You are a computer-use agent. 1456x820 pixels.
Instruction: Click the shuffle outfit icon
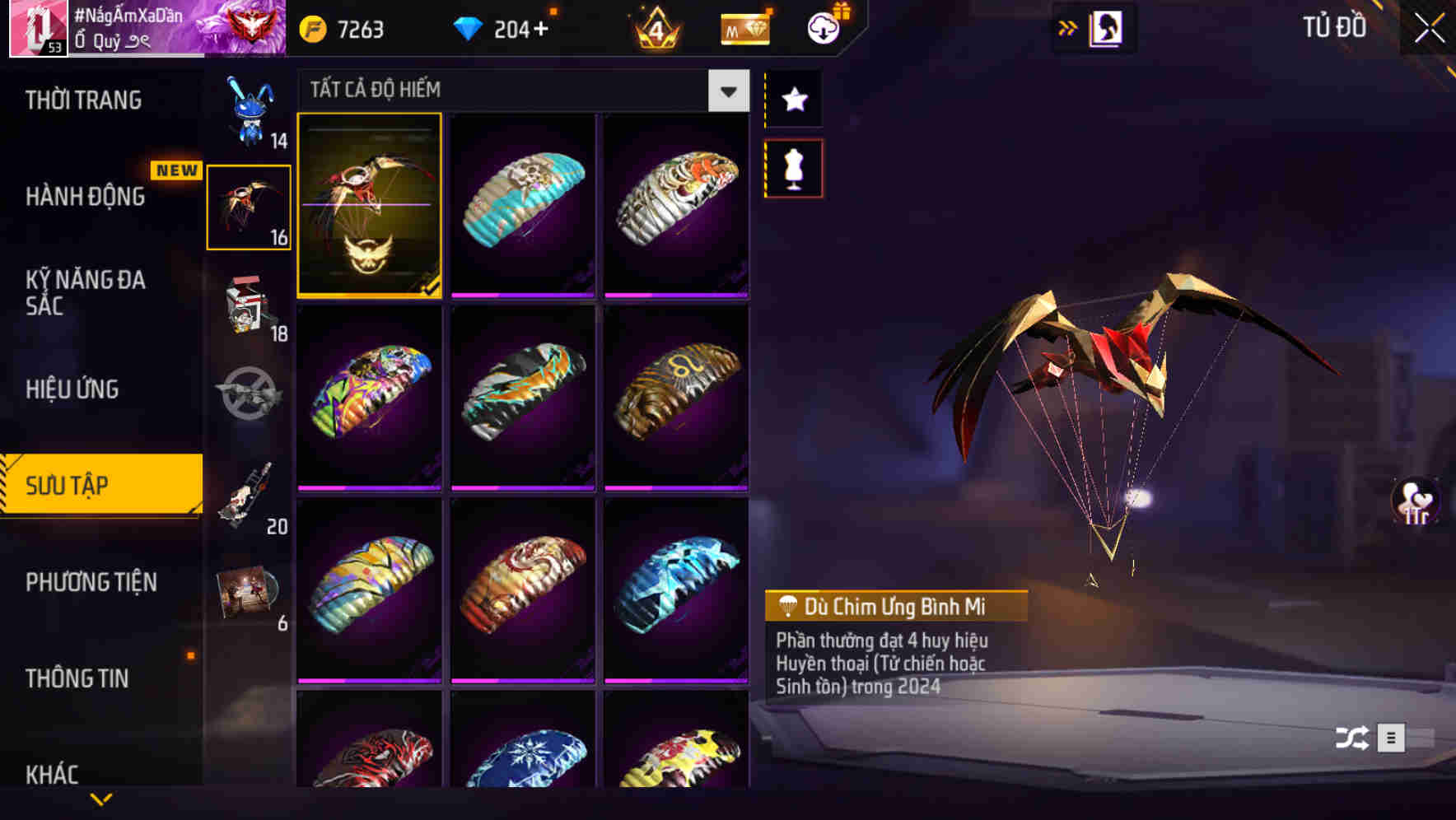tap(1351, 738)
